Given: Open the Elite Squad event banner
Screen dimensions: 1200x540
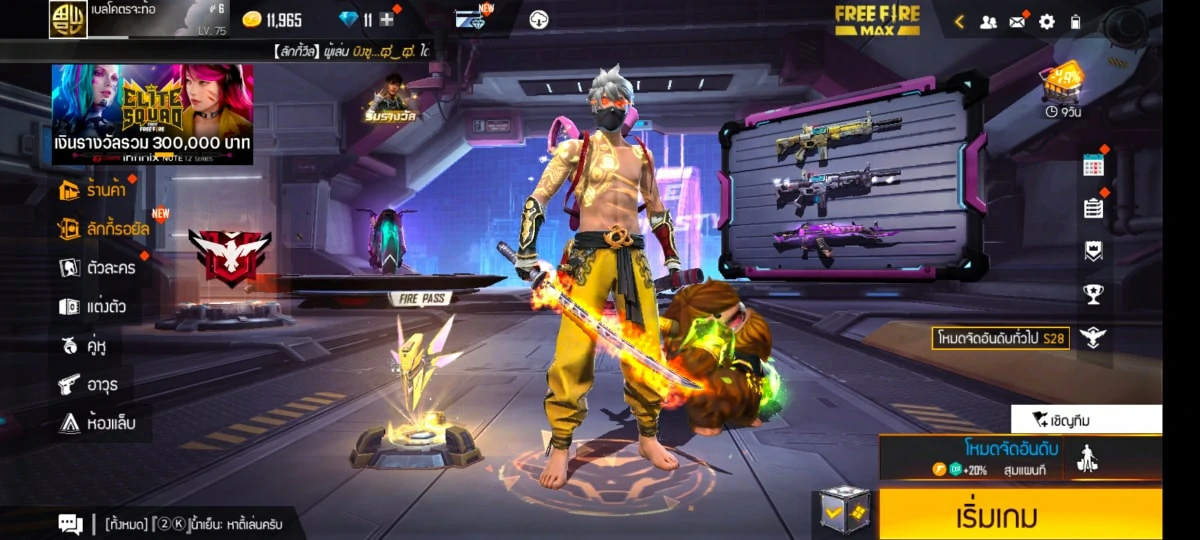Looking at the screenshot, I should click(x=152, y=114).
